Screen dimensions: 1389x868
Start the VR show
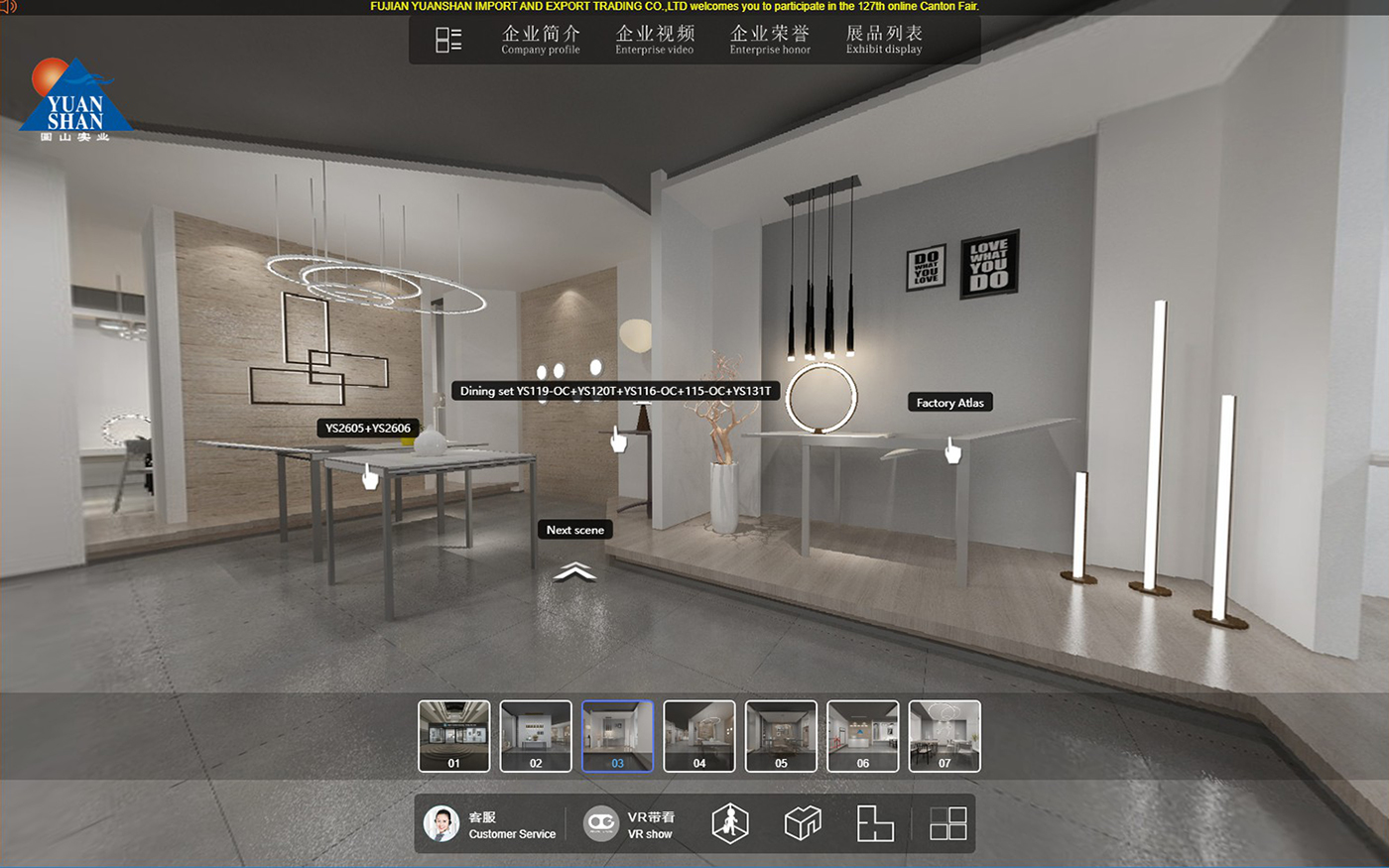click(628, 824)
